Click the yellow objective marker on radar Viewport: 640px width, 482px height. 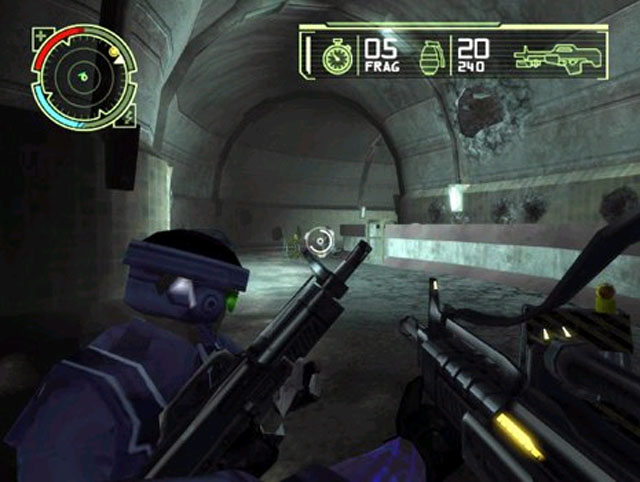click(114, 50)
